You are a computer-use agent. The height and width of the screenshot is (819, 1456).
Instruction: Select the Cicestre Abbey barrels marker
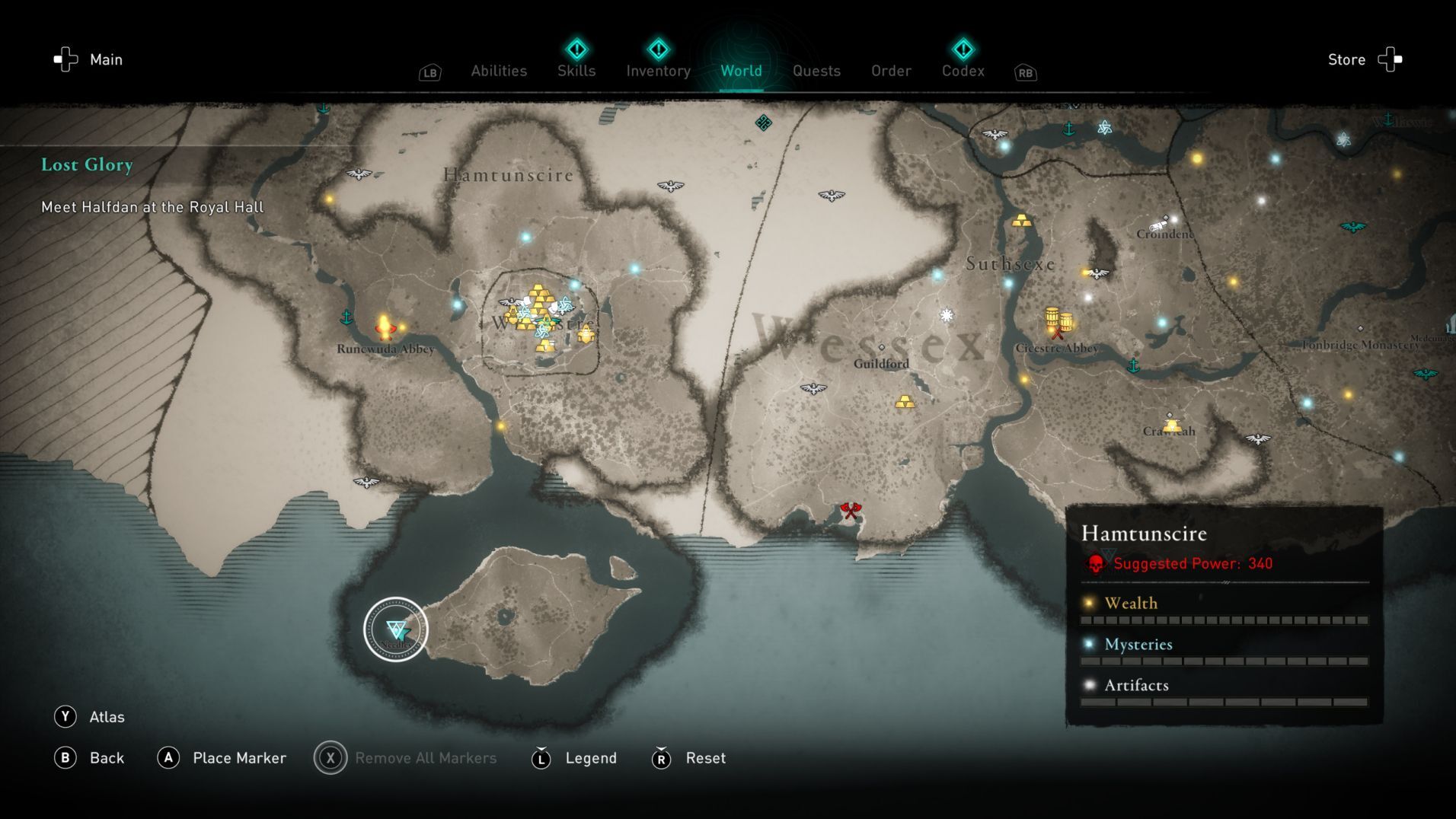pos(1058,321)
